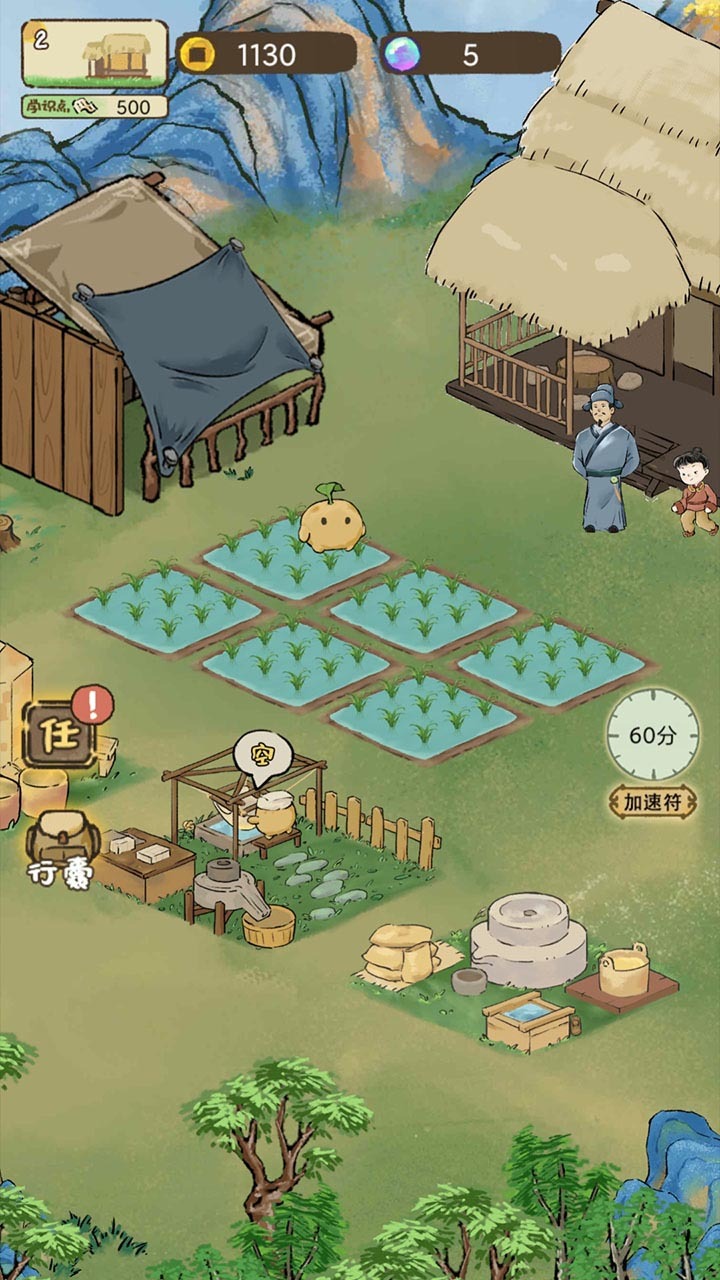Use the 加速符 speed-up talisman button
The height and width of the screenshot is (1280, 720).
tap(653, 801)
